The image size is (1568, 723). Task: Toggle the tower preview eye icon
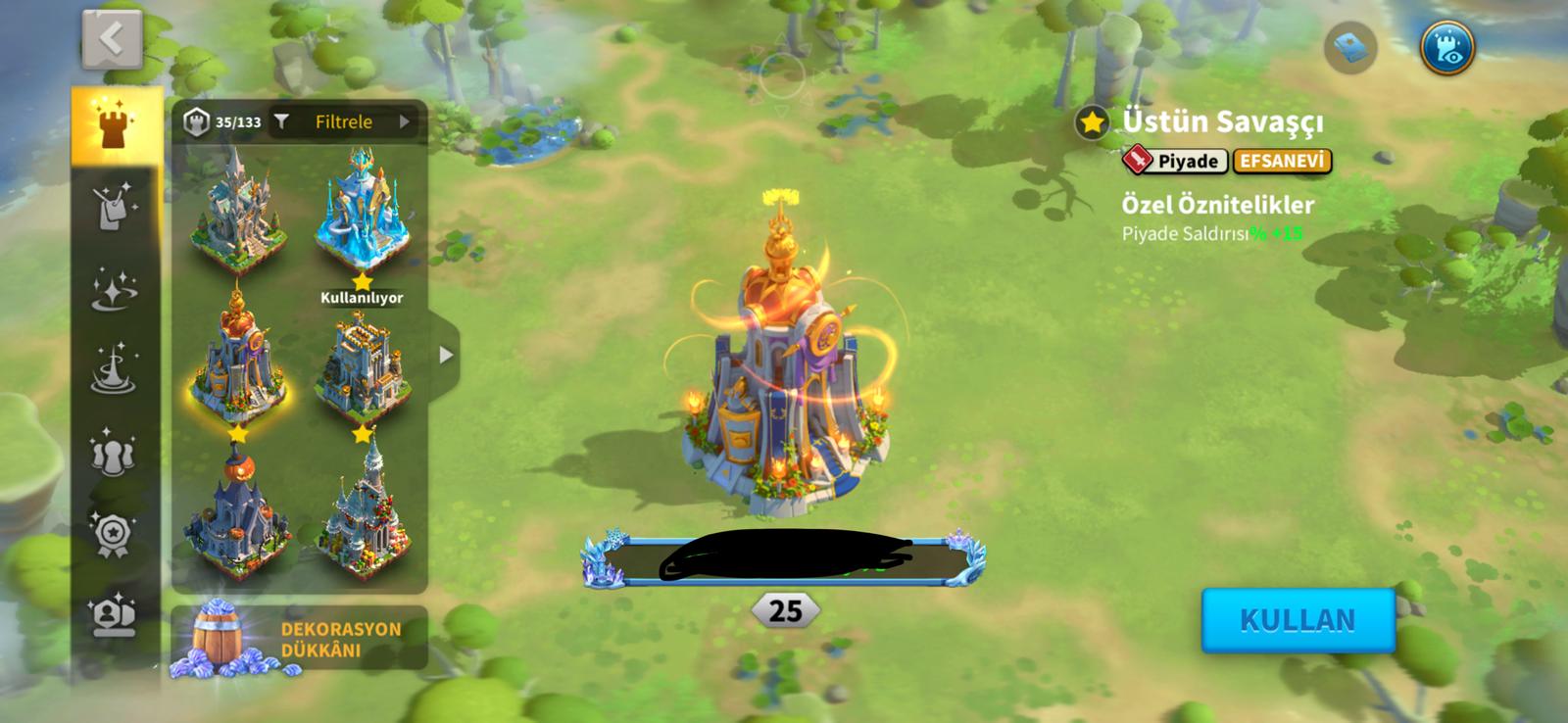[x=1446, y=48]
